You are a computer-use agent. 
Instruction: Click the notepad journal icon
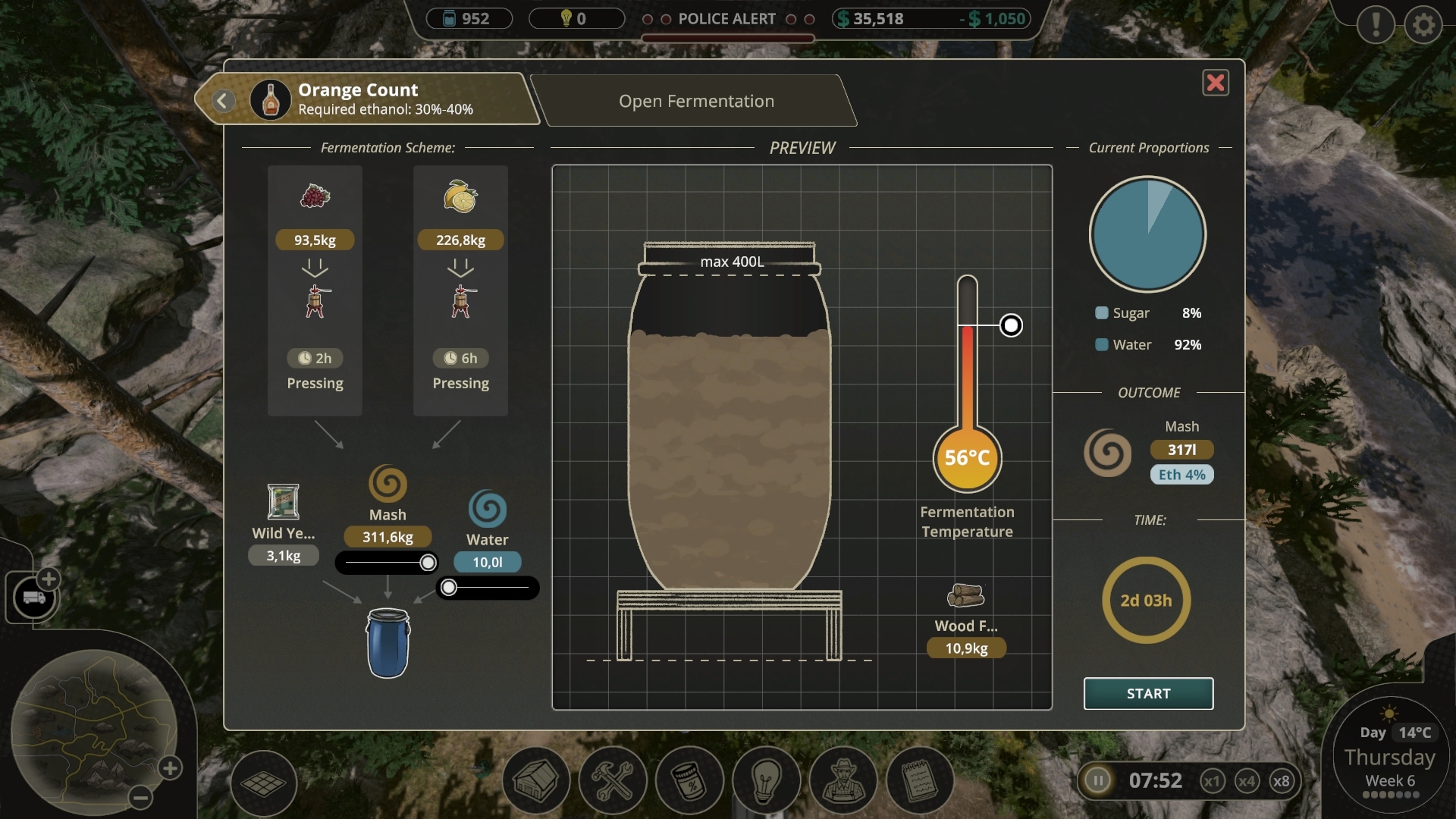click(x=919, y=780)
